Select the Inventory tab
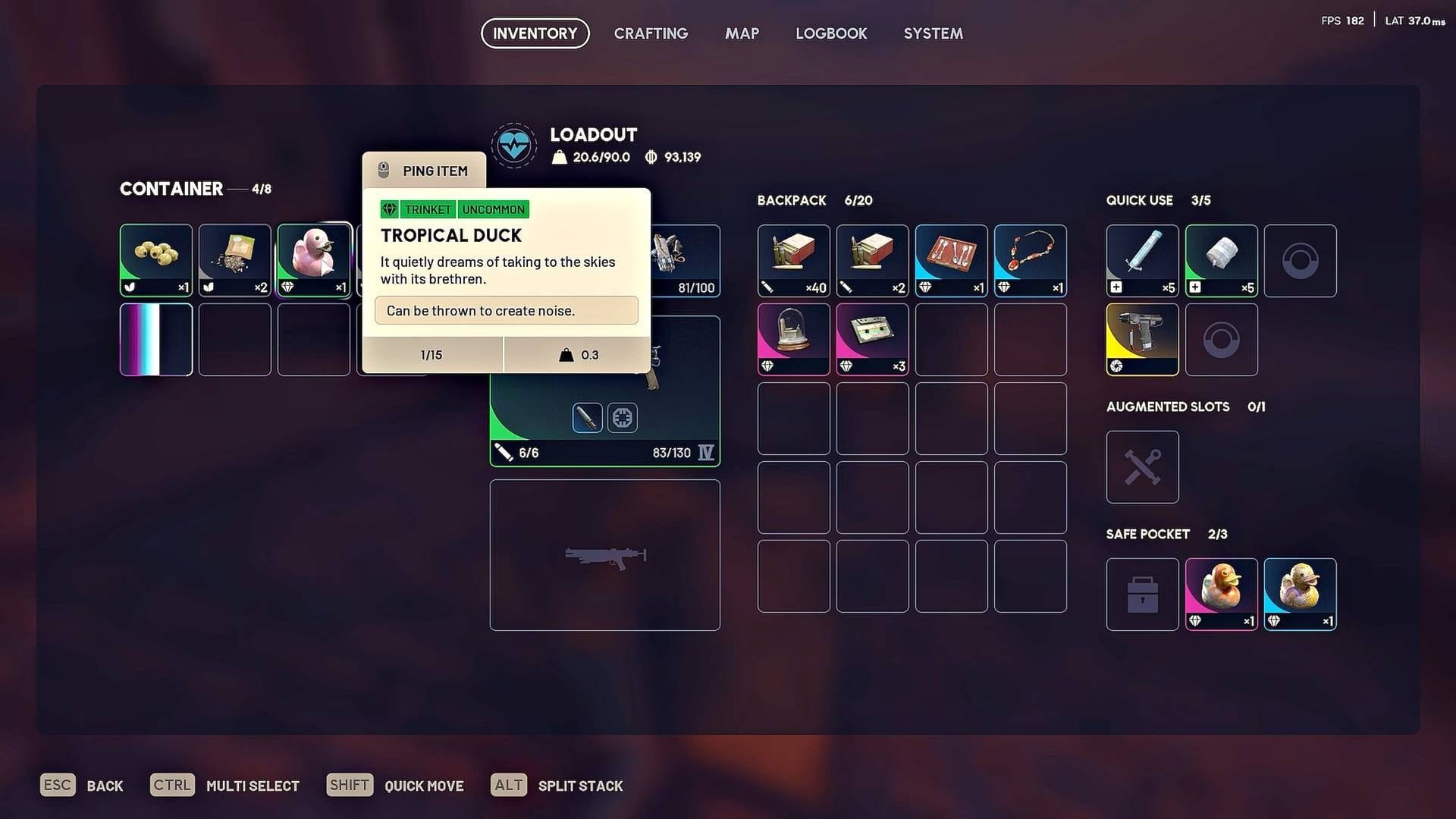This screenshot has height=819, width=1456. click(535, 33)
